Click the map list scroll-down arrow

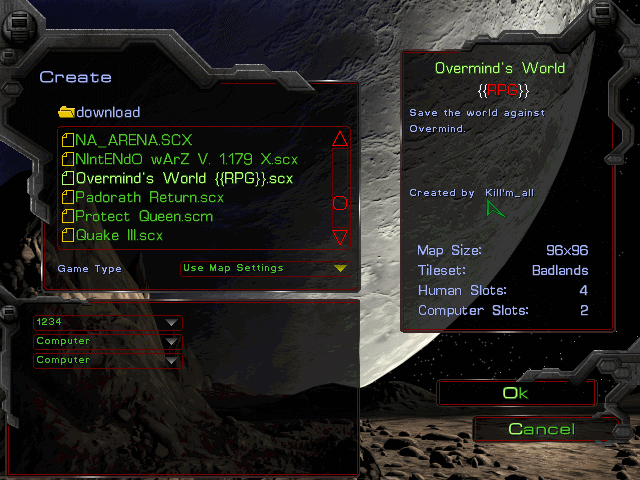click(x=339, y=237)
